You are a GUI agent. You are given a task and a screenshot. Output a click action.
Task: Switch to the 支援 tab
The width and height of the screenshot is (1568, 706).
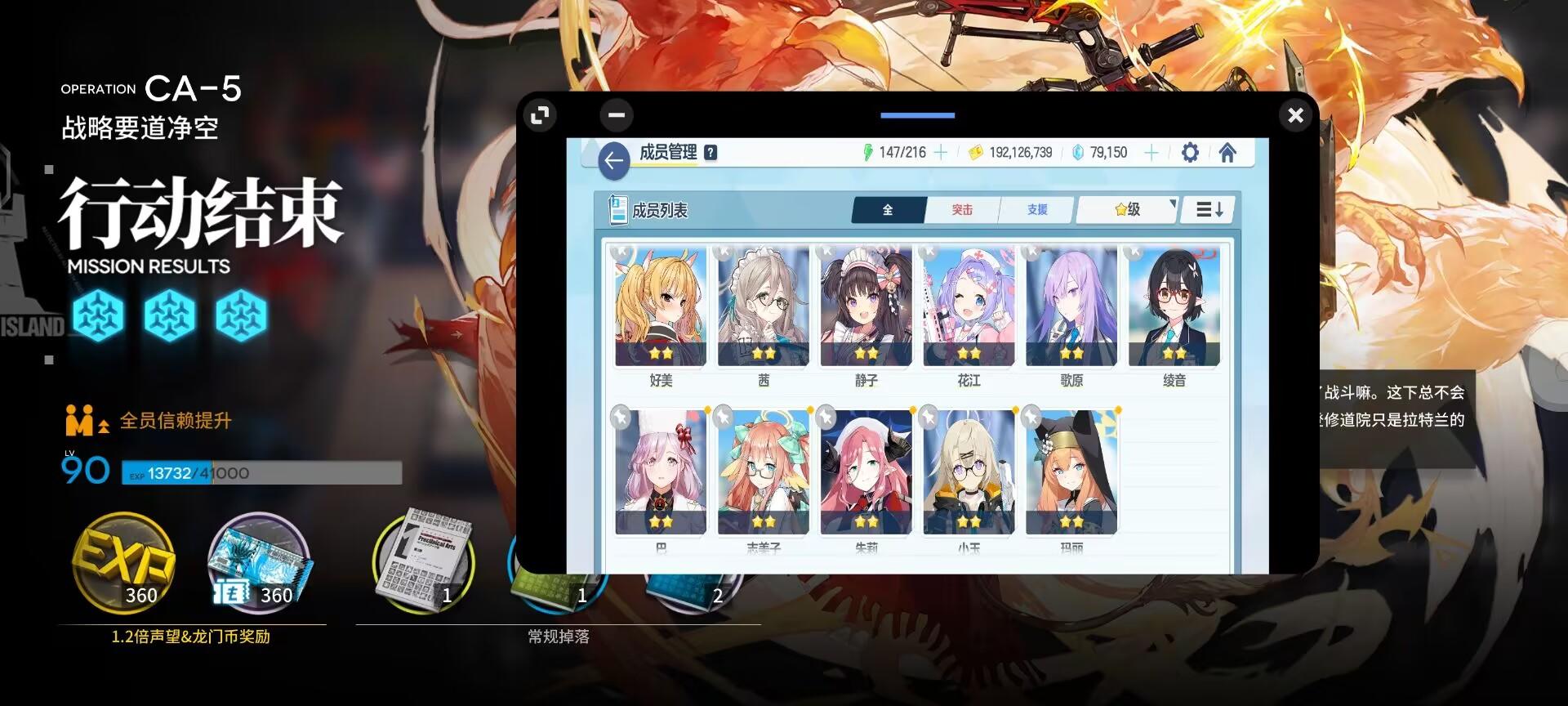(1036, 209)
